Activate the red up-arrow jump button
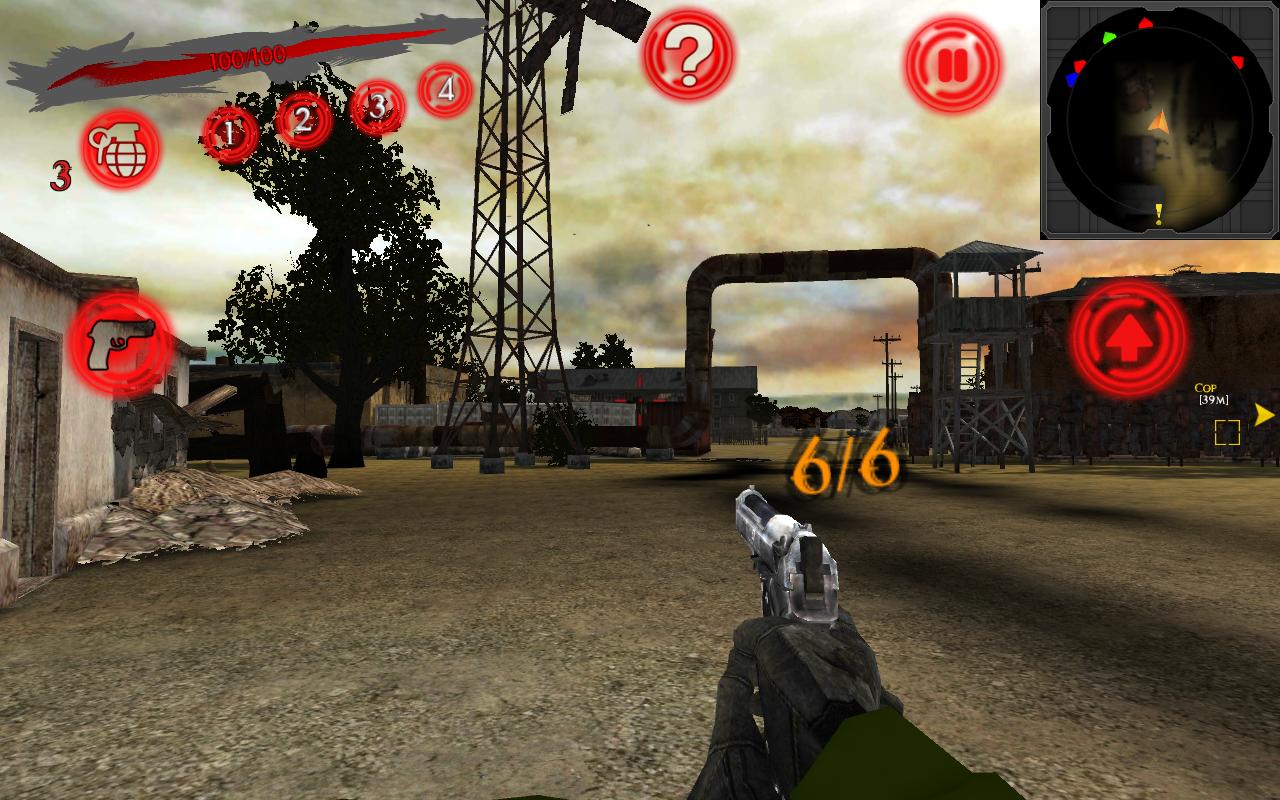Image resolution: width=1280 pixels, height=800 pixels. [1129, 338]
